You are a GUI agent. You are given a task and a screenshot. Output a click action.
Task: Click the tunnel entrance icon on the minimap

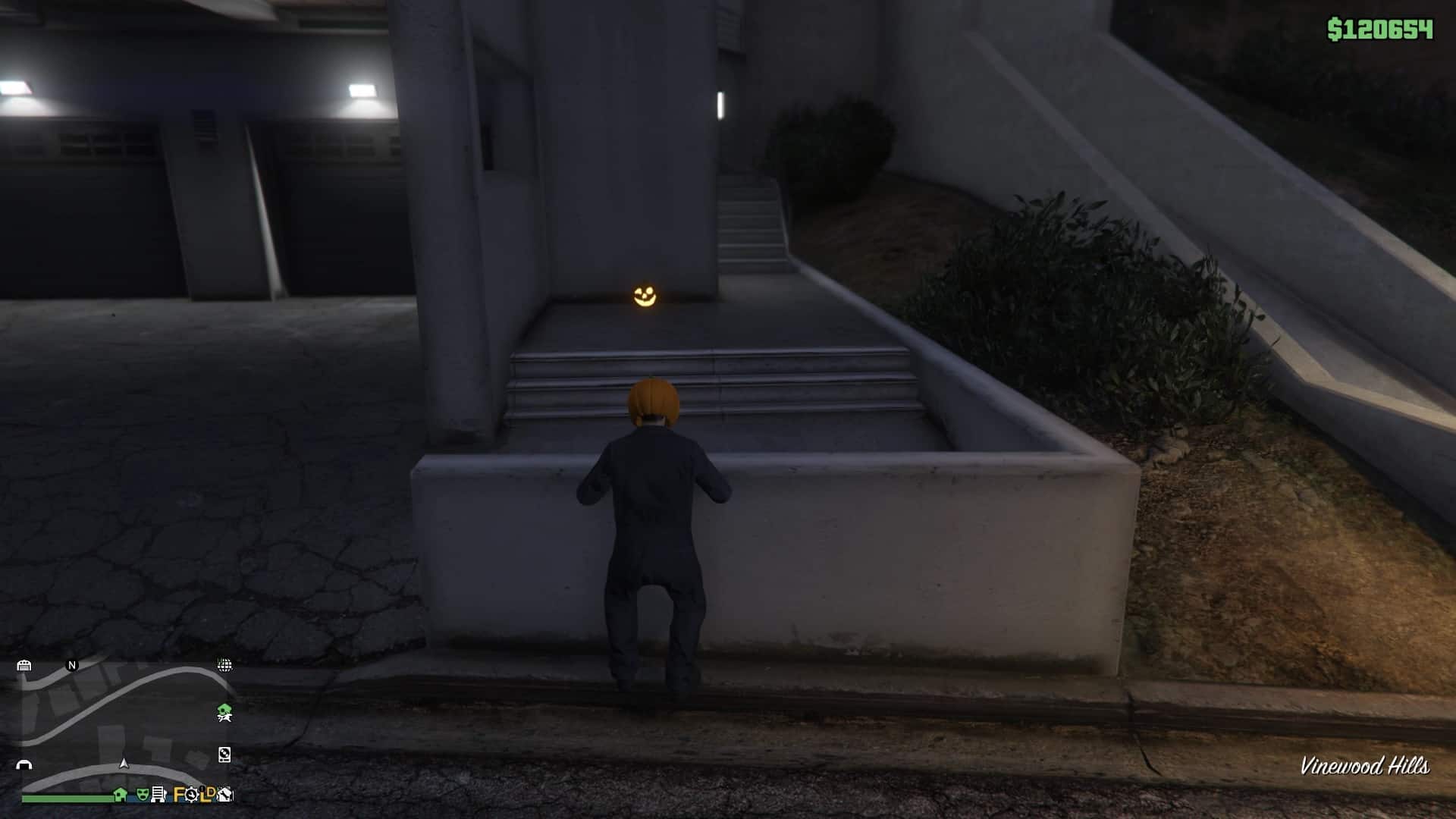point(24,765)
